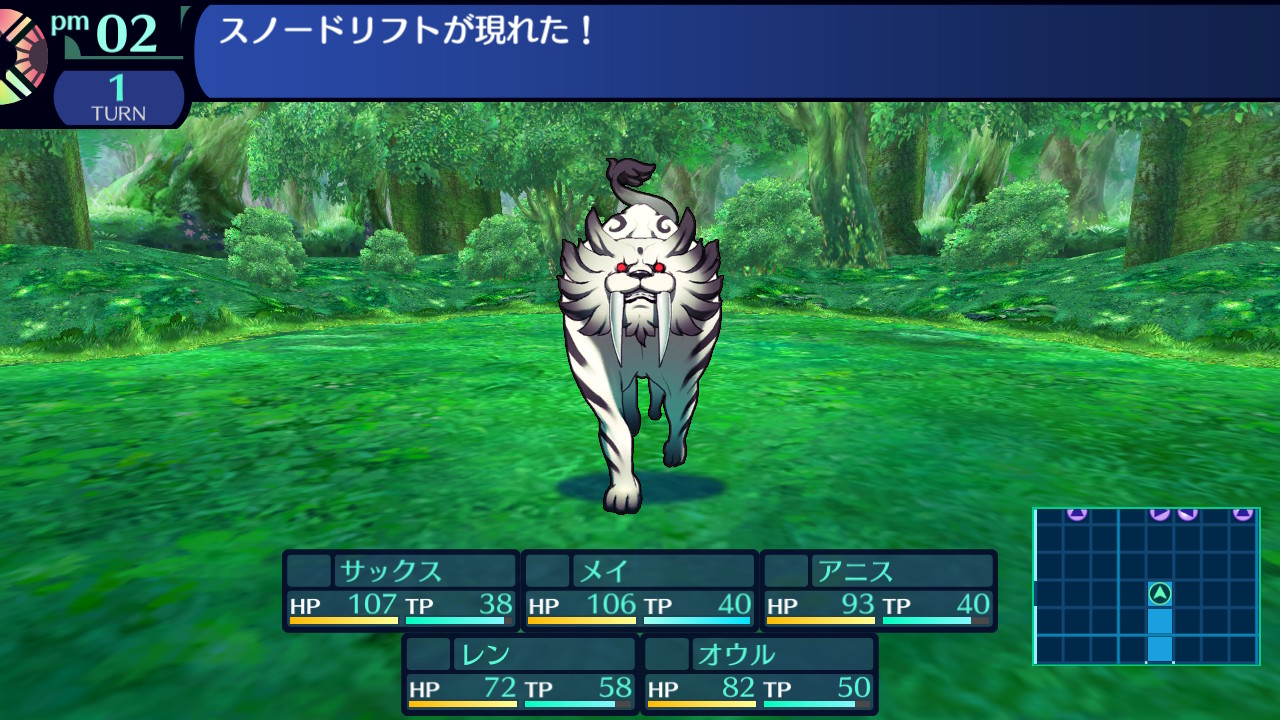Select party member サックス panel
The image size is (1280, 720).
[401, 590]
